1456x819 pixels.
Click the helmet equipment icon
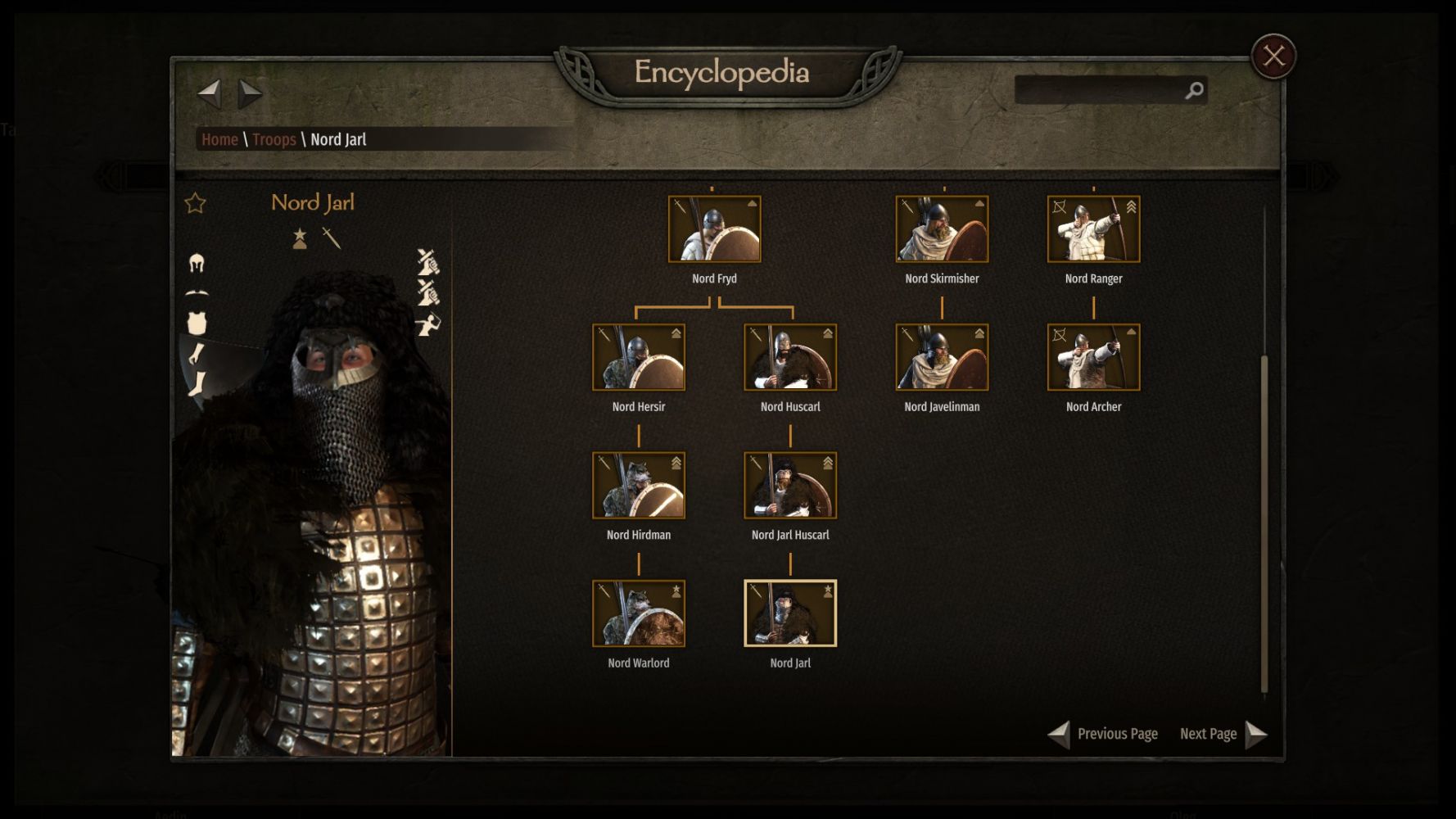[197, 263]
